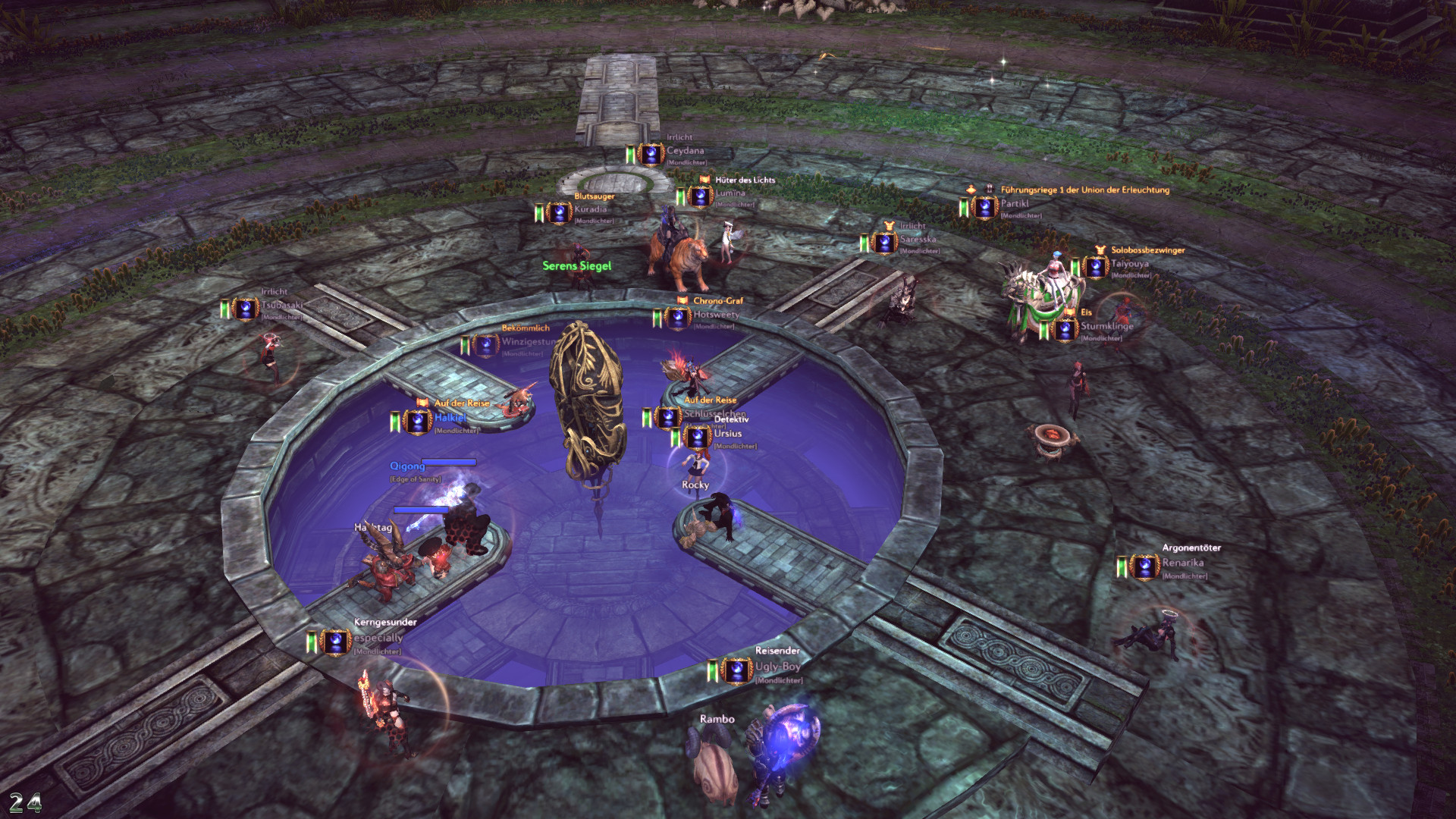1456x819 pixels.
Task: Click the Hotsweety nameplate
Action: point(715,315)
